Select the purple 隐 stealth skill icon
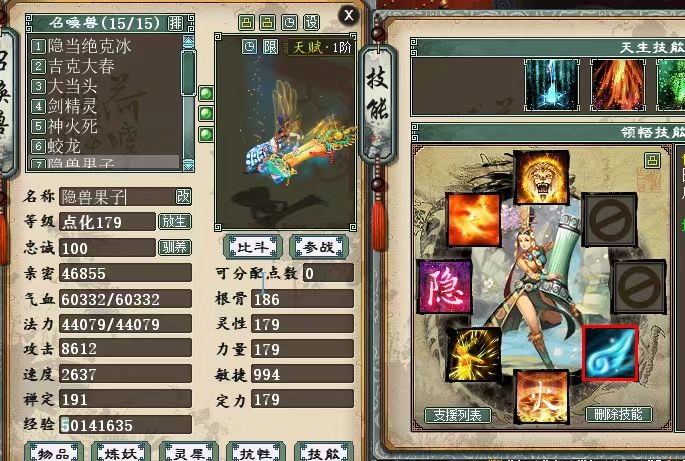 click(x=443, y=286)
